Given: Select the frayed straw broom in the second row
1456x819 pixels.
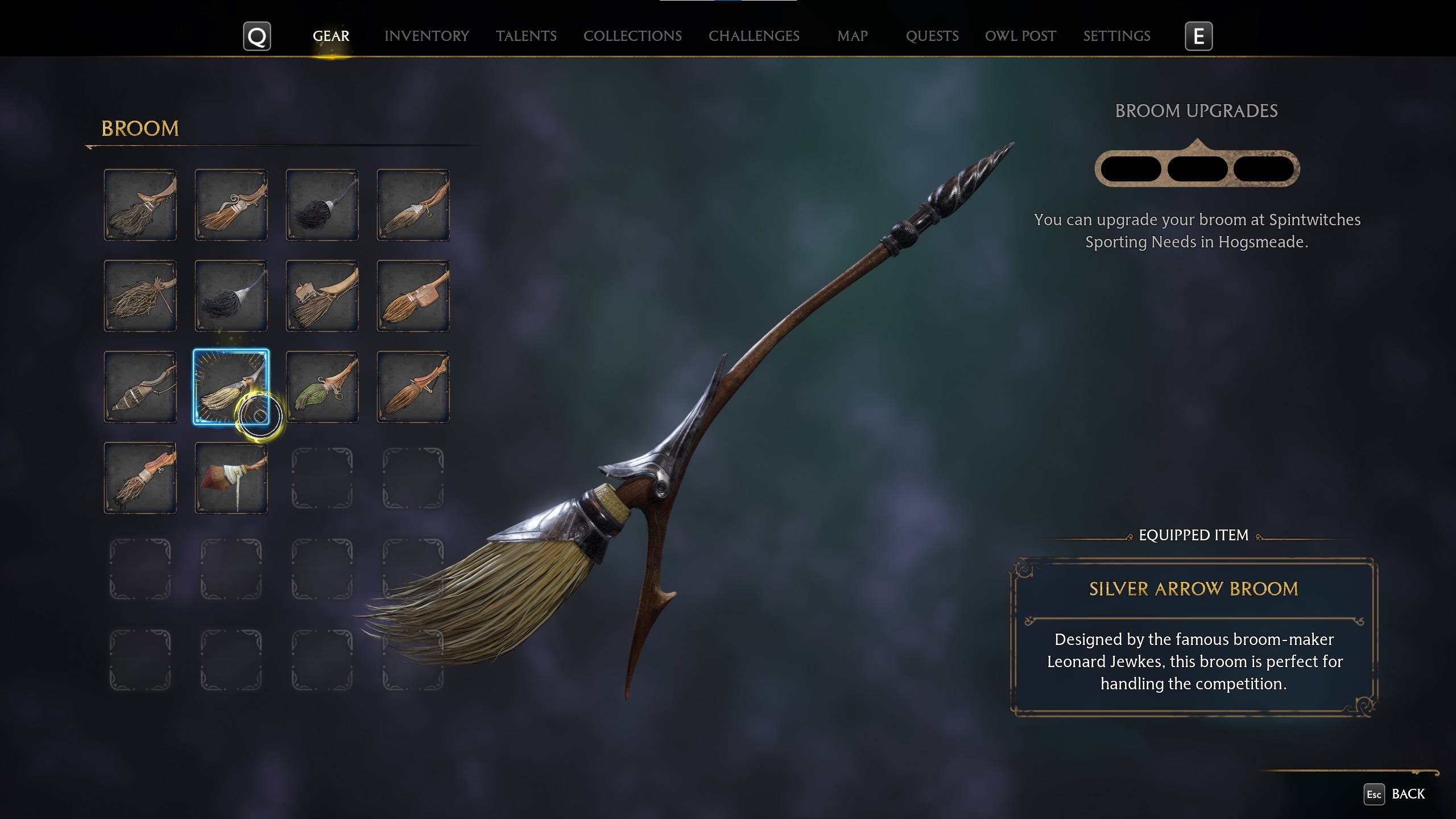Looking at the screenshot, I should [140, 296].
